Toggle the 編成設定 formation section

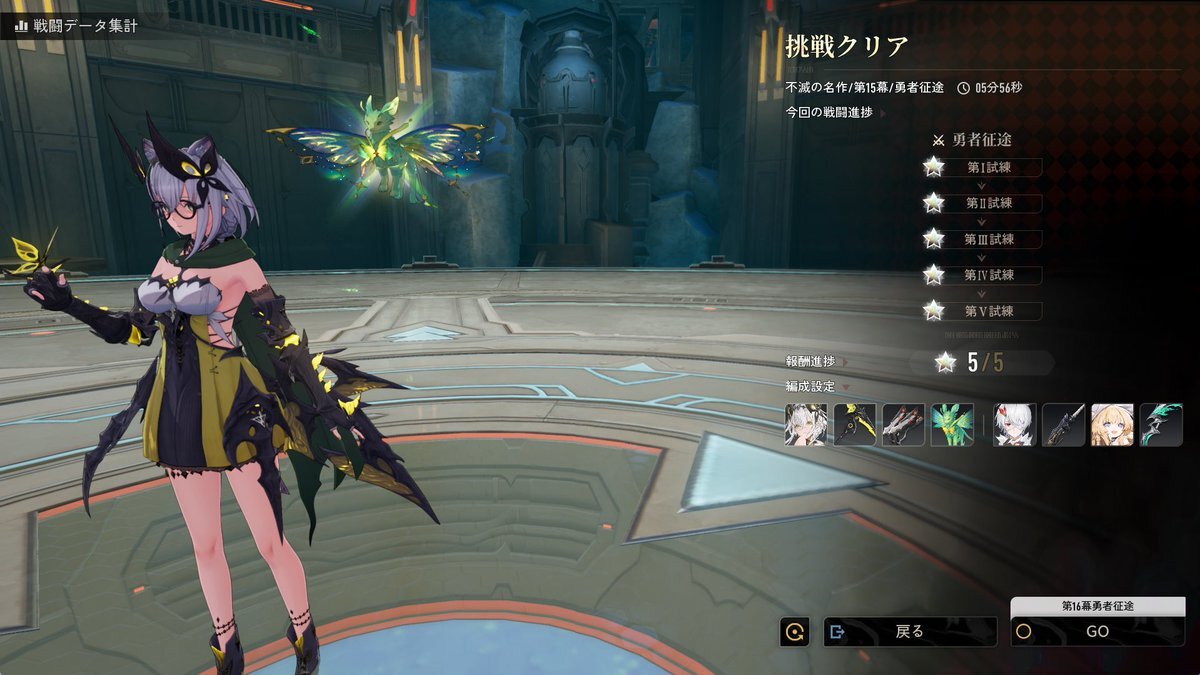817,386
